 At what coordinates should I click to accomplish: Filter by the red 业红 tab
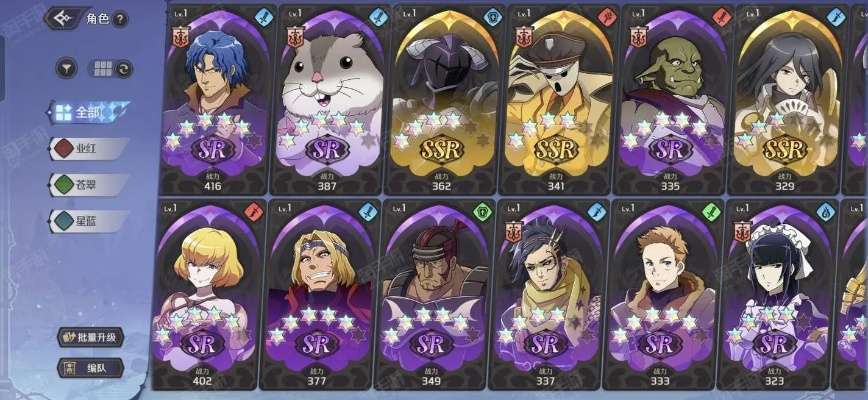click(89, 148)
